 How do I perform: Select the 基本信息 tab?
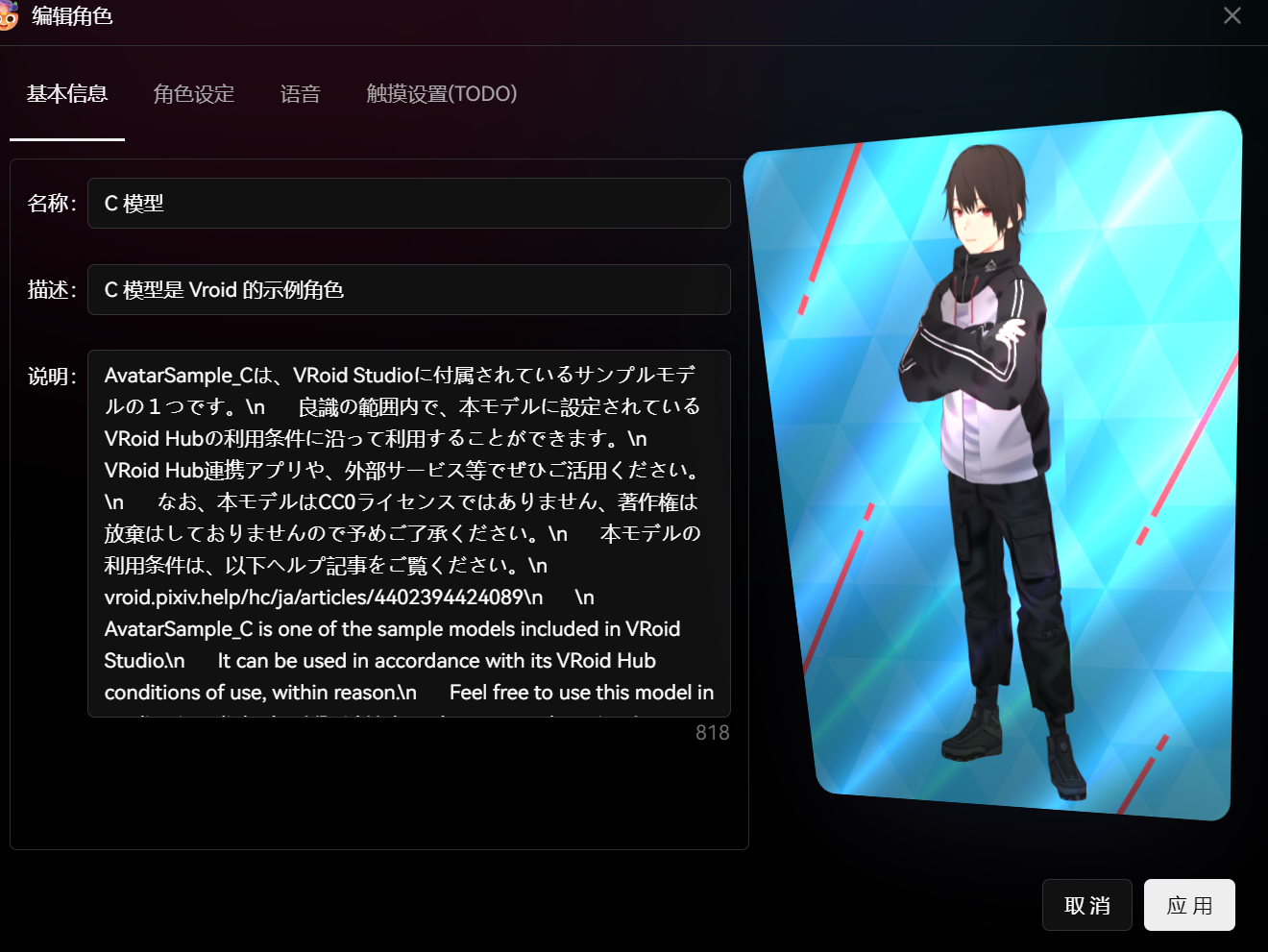click(66, 93)
